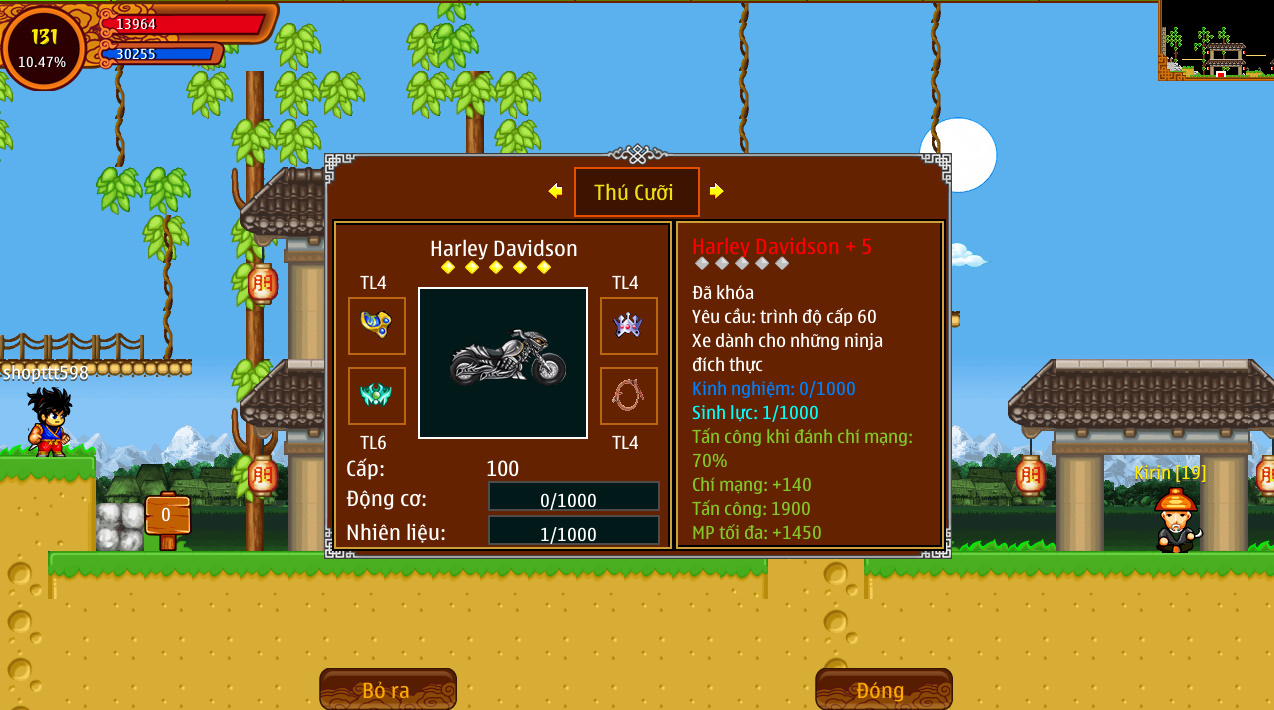Click the level 131 character badge
This screenshot has width=1274, height=710.
[44, 47]
